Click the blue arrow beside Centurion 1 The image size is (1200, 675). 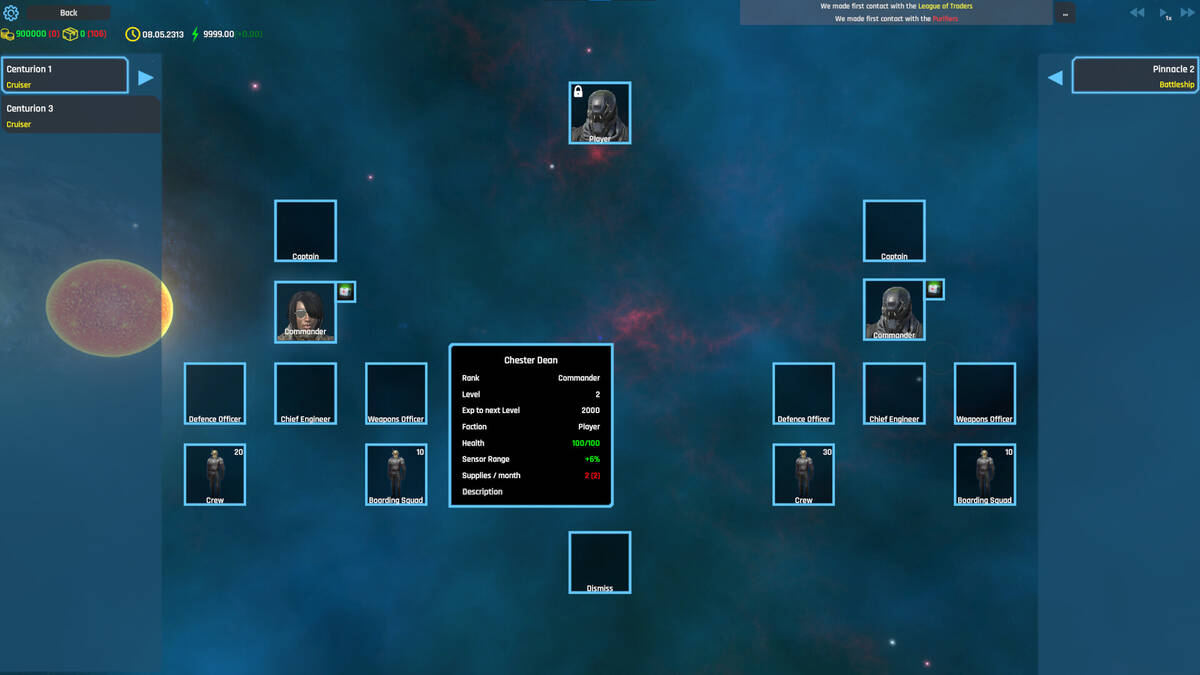pos(146,77)
